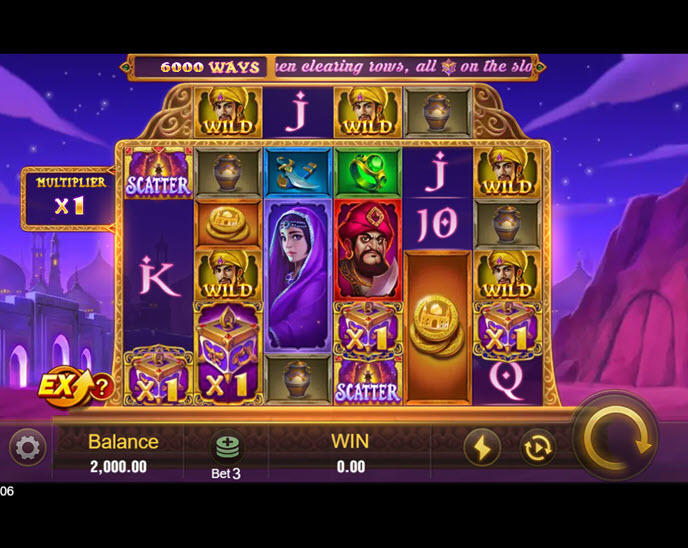Toggle the lightning bolt turbo spin
688x548 pixels.
pyautogui.click(x=482, y=447)
